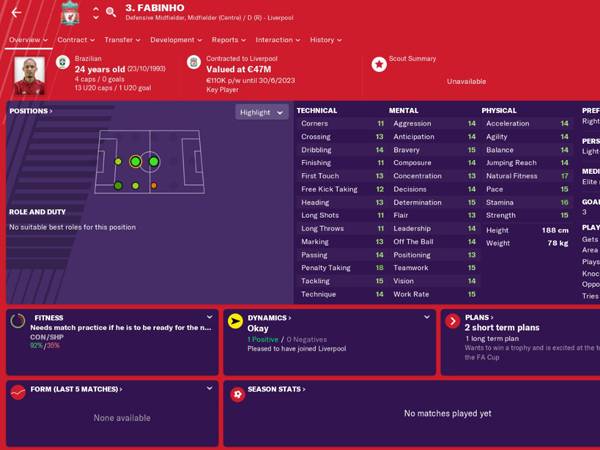The height and width of the screenshot is (450, 600).
Task: Click the search magnifier icon
Action: [110, 13]
